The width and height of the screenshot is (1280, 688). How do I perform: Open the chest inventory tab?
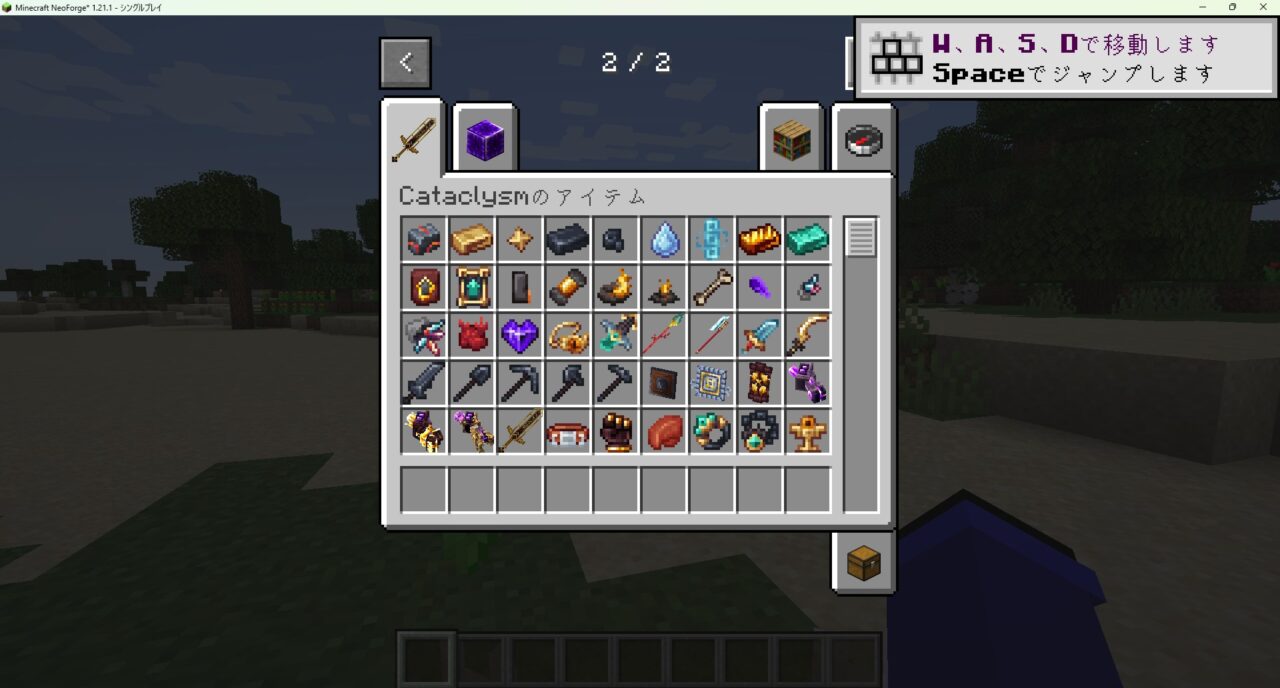863,564
